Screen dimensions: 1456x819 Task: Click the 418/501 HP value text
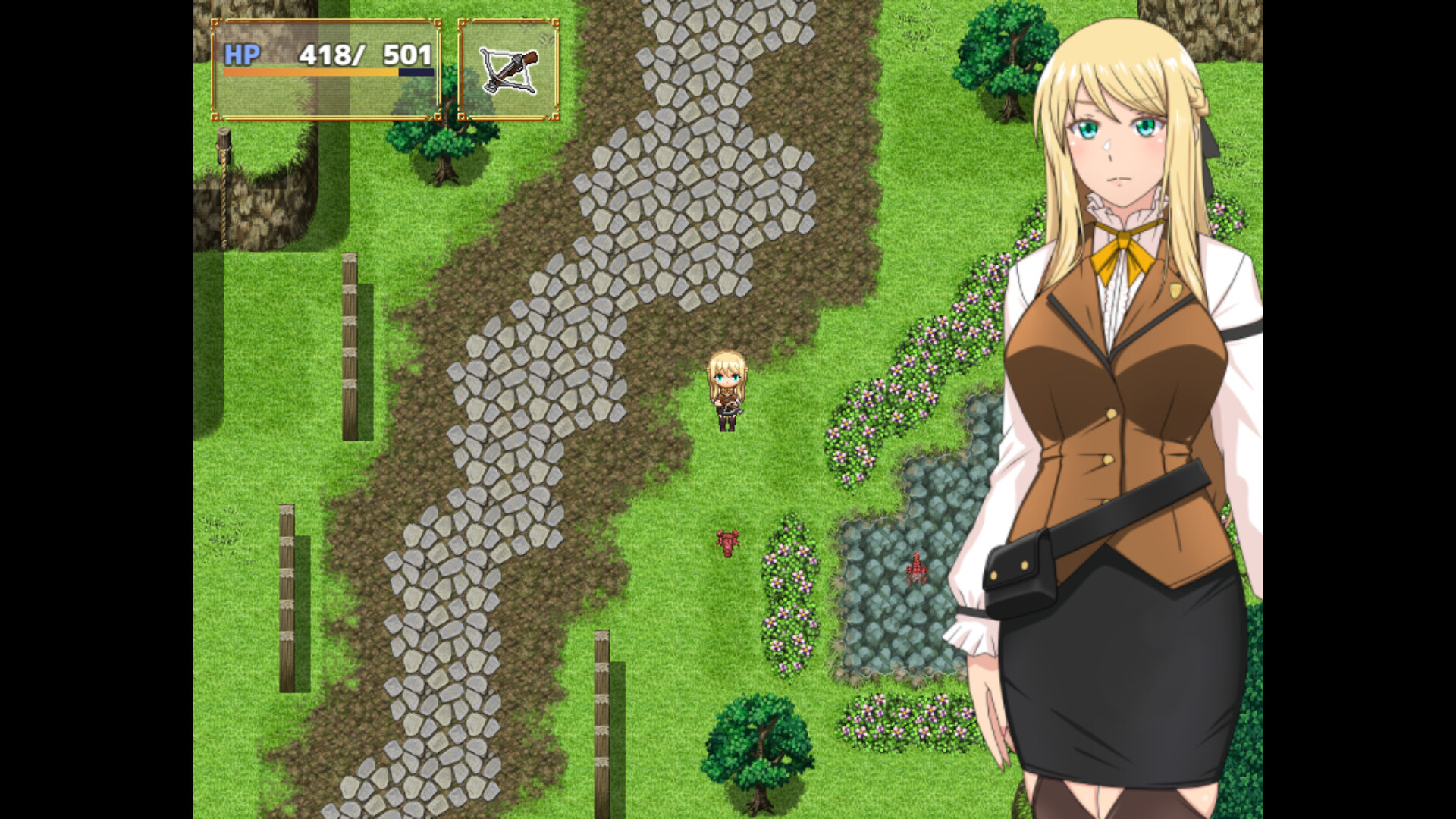coord(364,55)
